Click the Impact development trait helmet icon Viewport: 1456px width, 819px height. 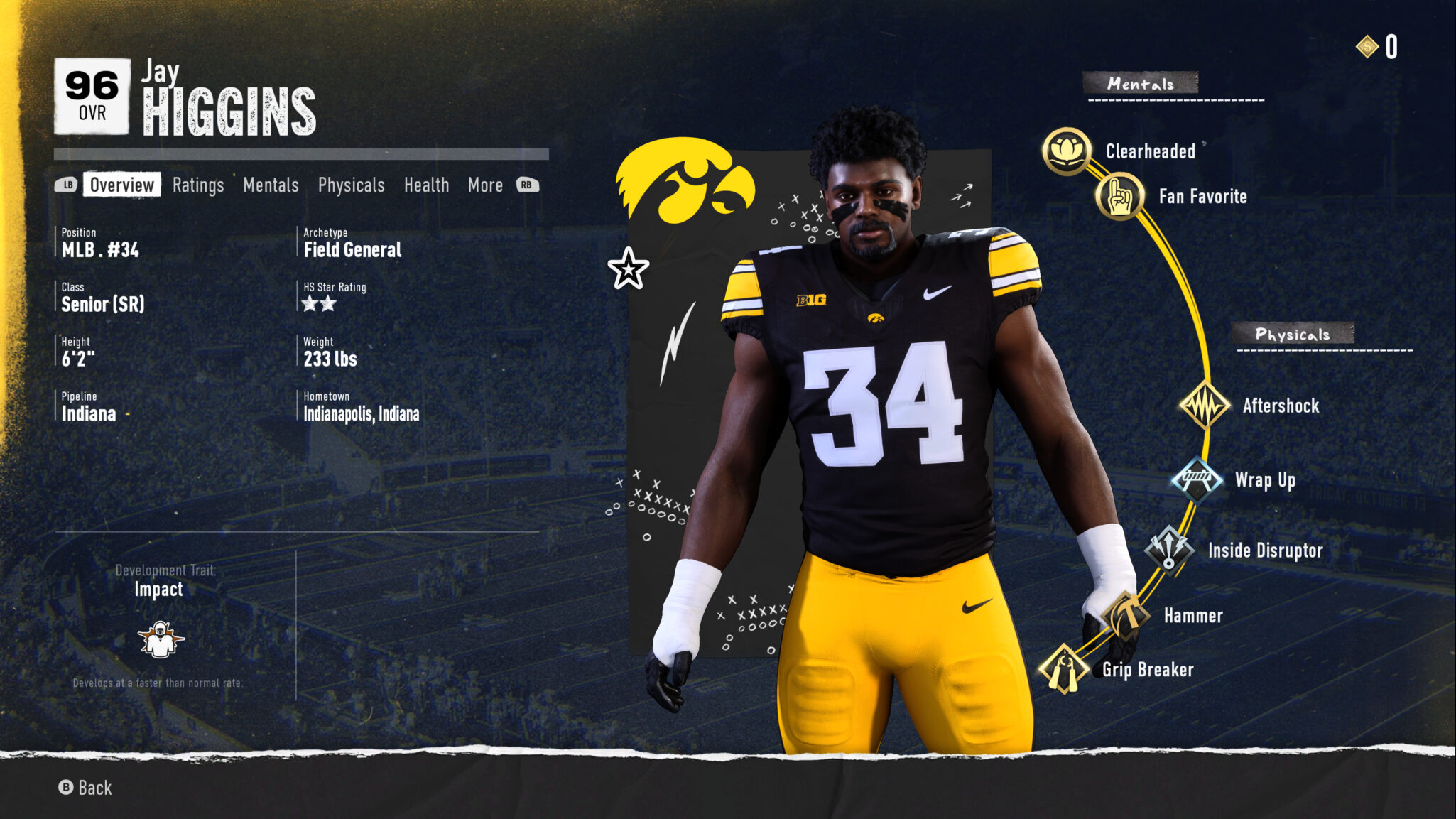point(161,638)
